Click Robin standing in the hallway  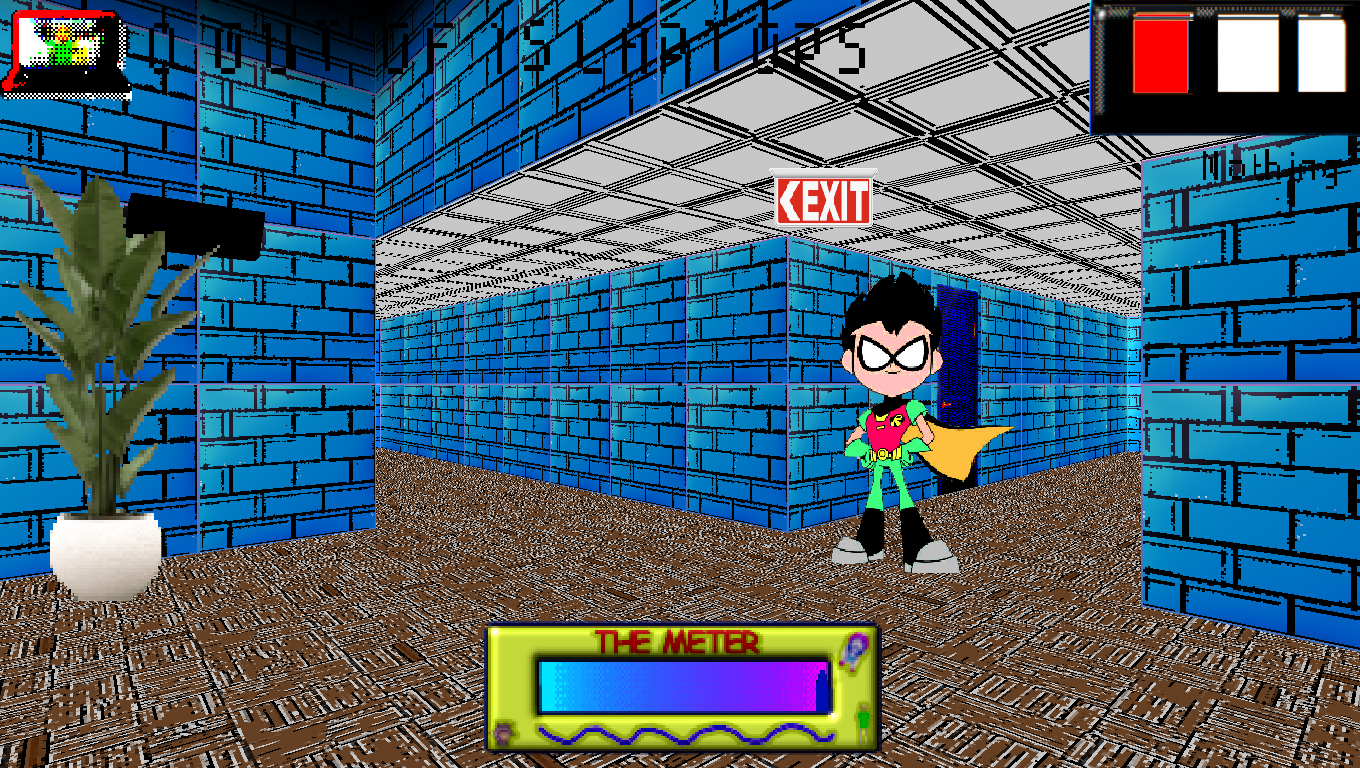(890, 430)
